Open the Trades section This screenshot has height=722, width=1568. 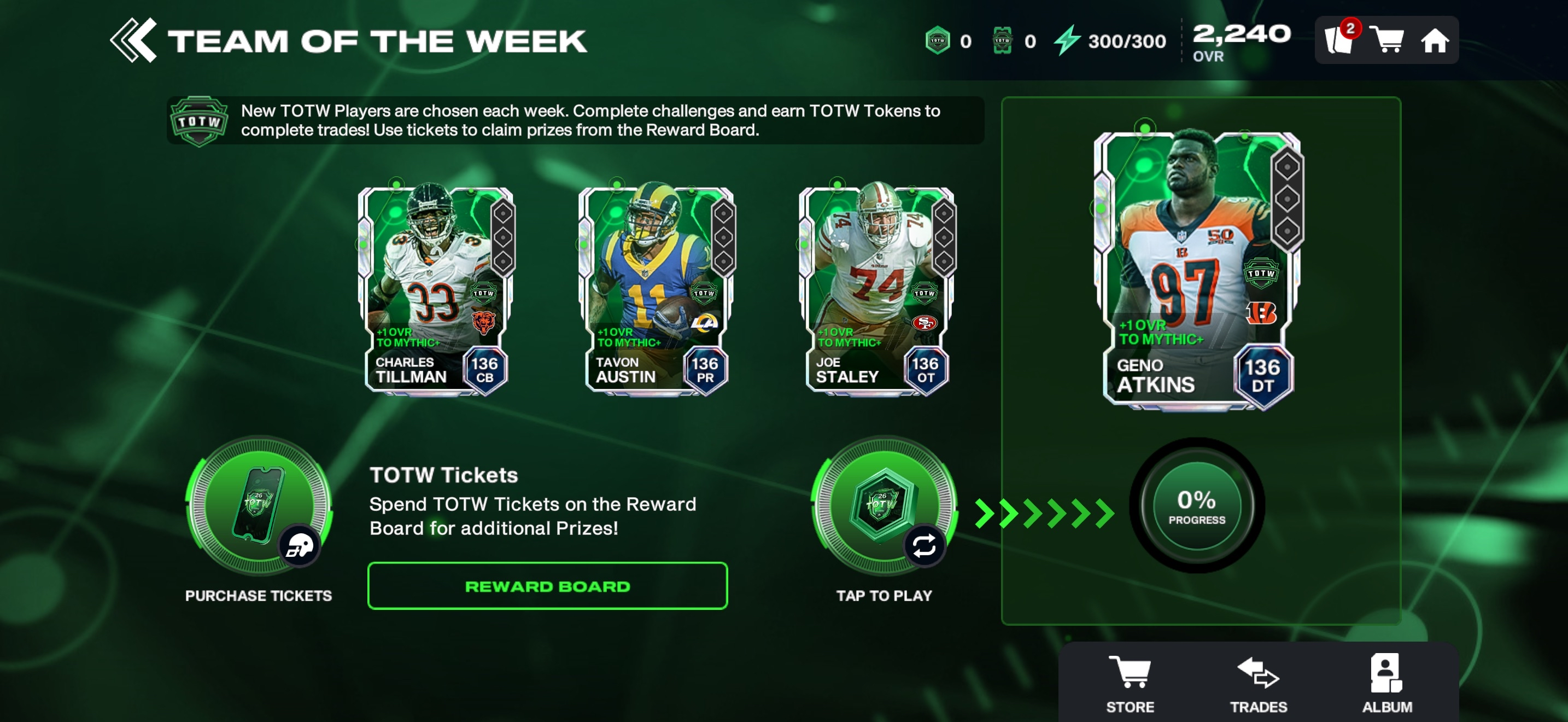1258,683
